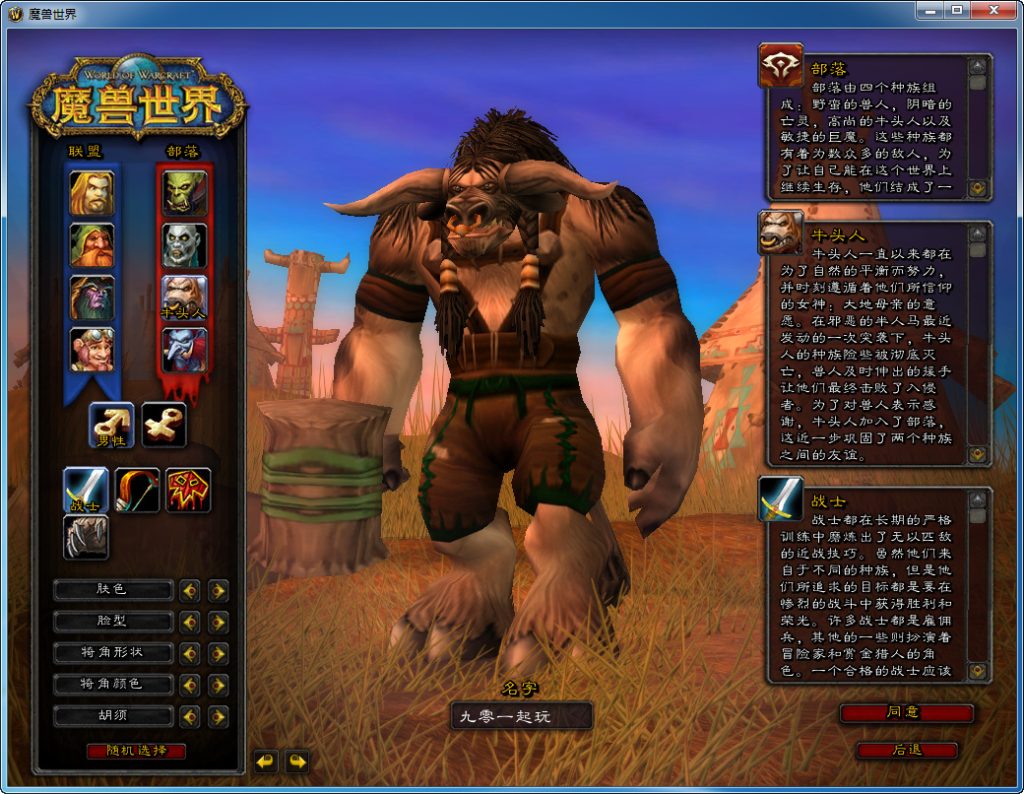This screenshot has width=1024, height=794.
Task: Advance to next skin color (肤色)
Action: click(218, 590)
